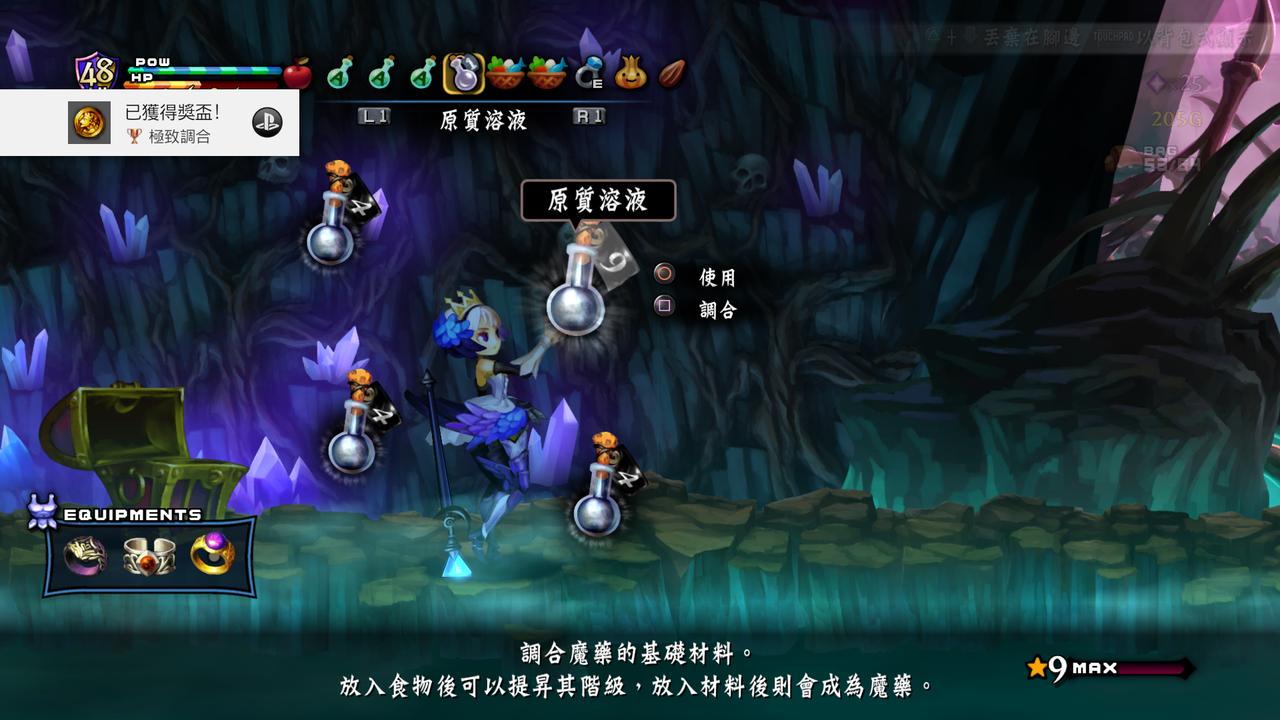This screenshot has height=720, width=1280.
Task: Select the second food basket icon
Action: (x=545, y=72)
